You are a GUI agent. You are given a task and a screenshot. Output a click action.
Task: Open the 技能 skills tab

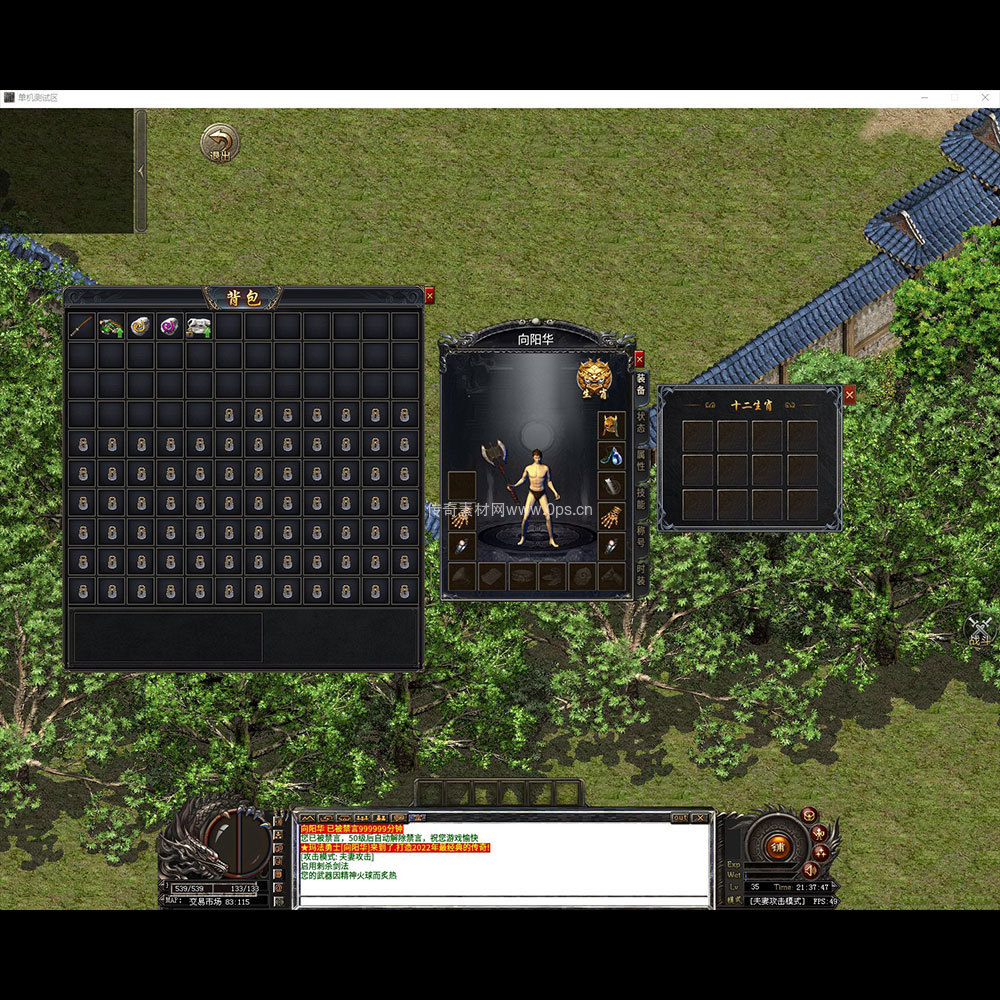[x=641, y=499]
